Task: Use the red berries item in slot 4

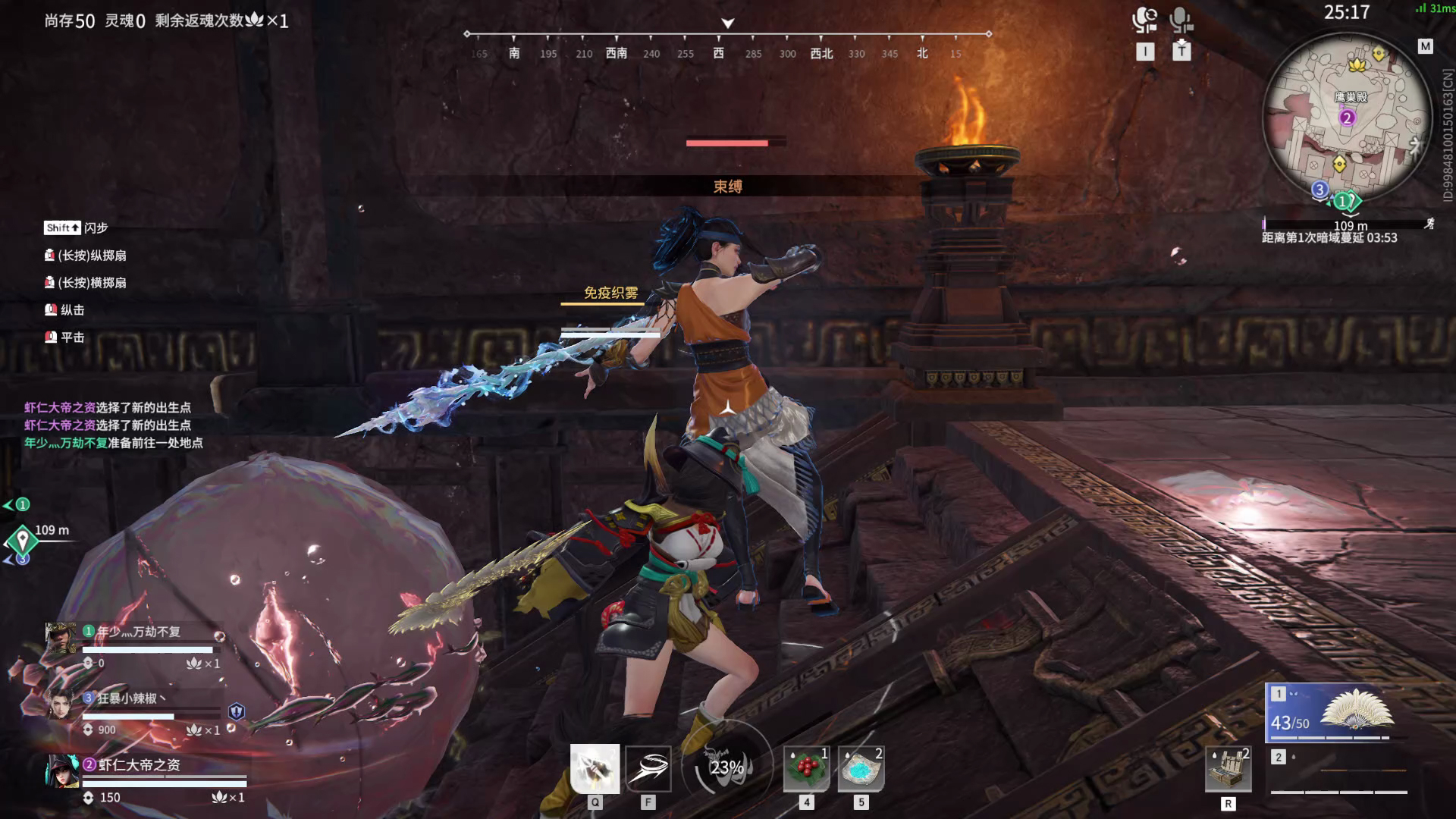Action: (x=806, y=768)
